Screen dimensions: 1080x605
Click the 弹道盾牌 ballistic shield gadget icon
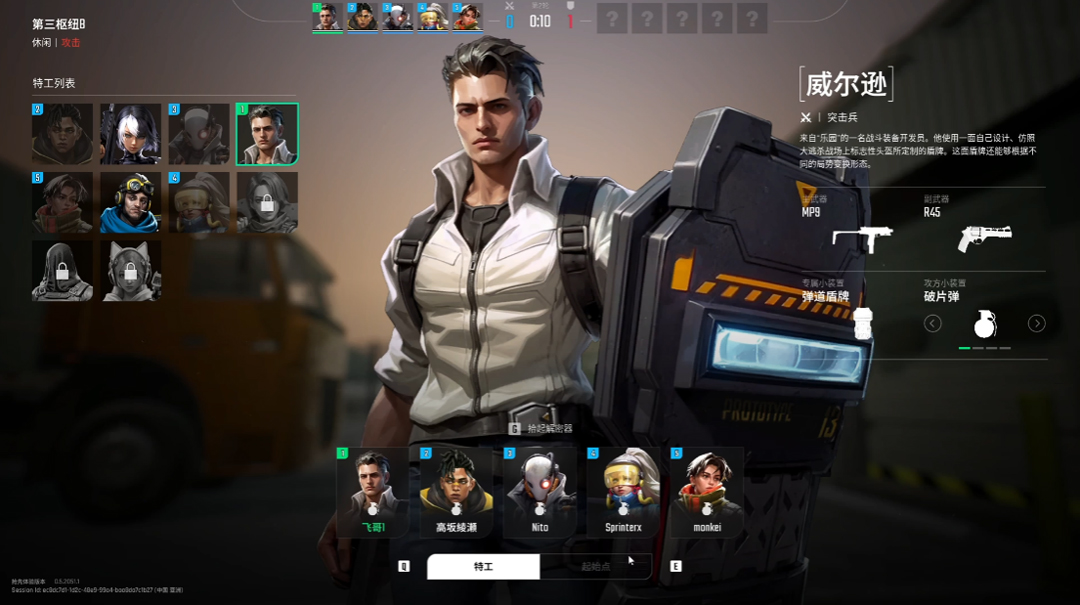click(862, 322)
